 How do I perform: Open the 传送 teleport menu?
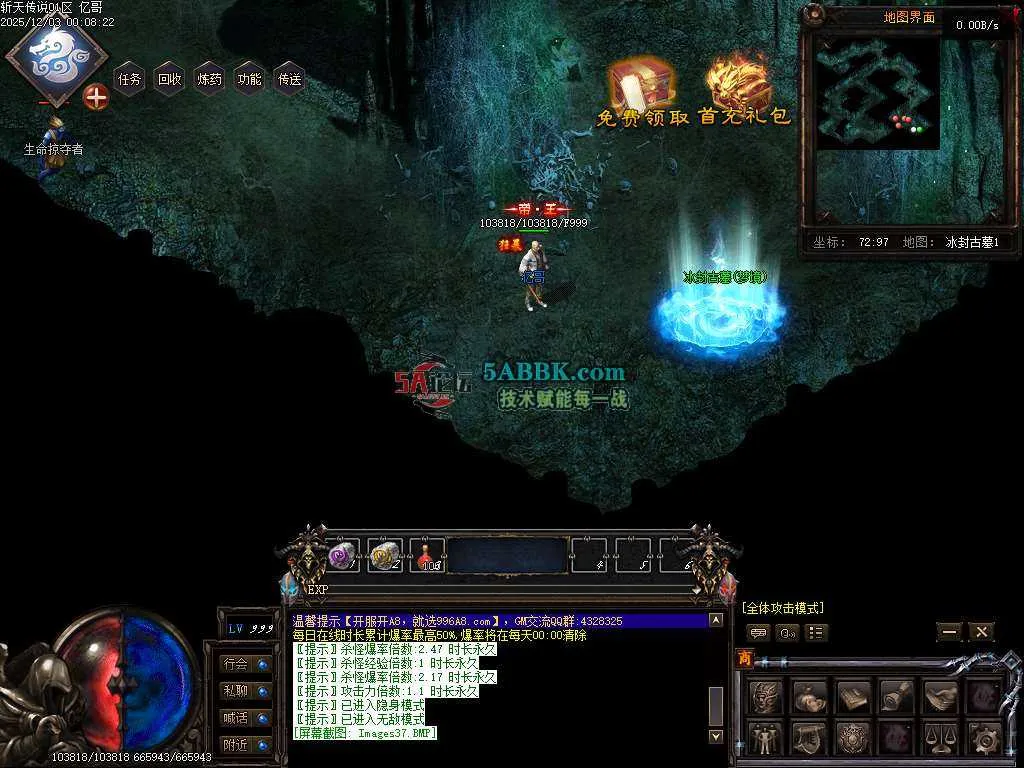[x=289, y=79]
